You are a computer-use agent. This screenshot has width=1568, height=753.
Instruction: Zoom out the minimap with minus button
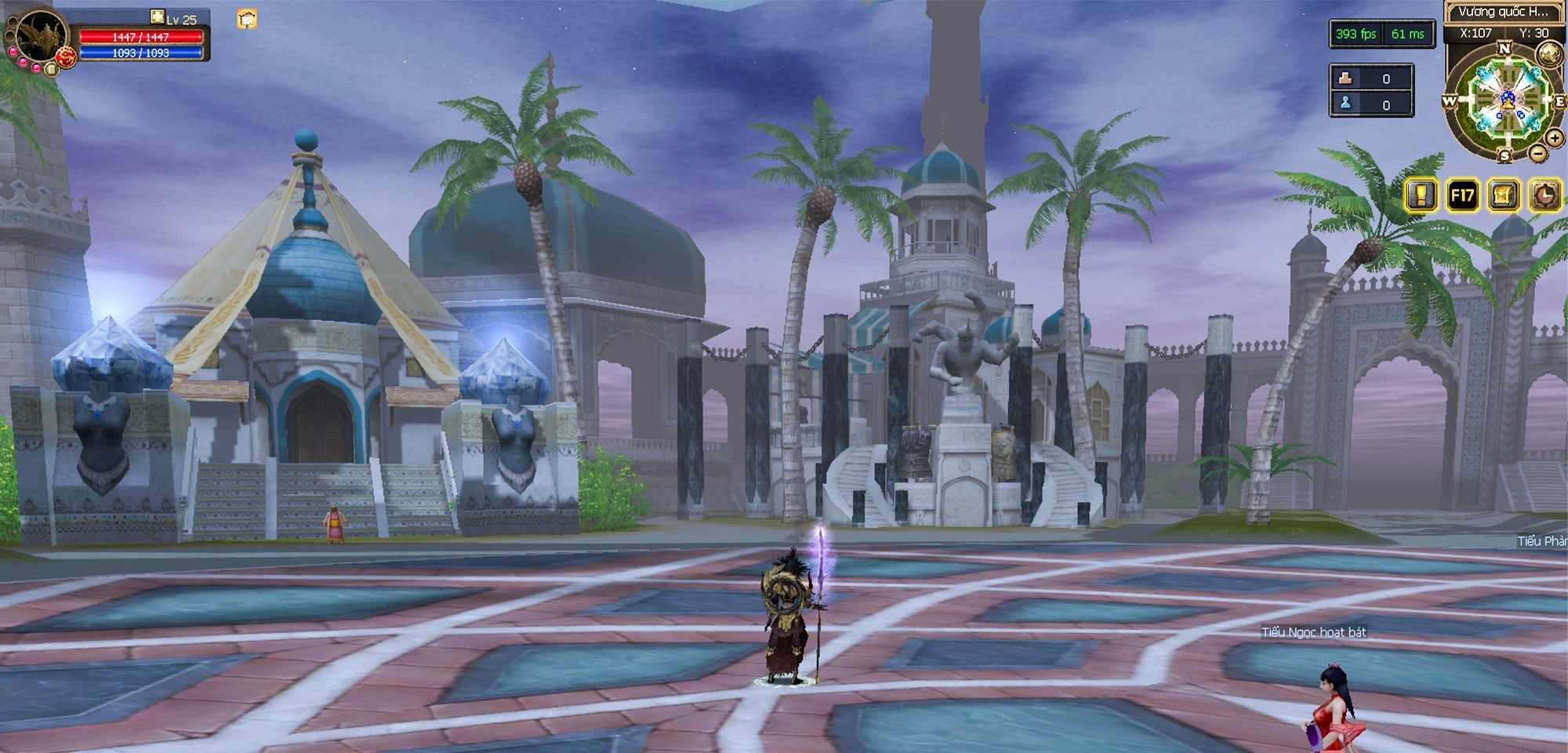(1538, 154)
